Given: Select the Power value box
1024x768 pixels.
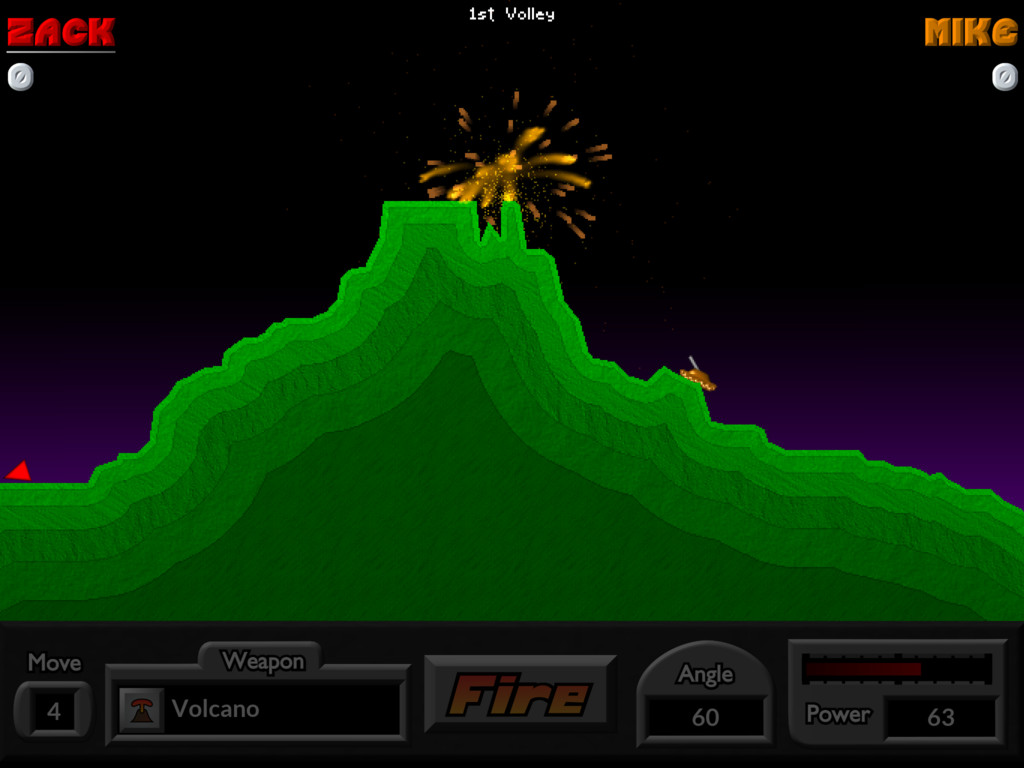Looking at the screenshot, I should [x=940, y=717].
